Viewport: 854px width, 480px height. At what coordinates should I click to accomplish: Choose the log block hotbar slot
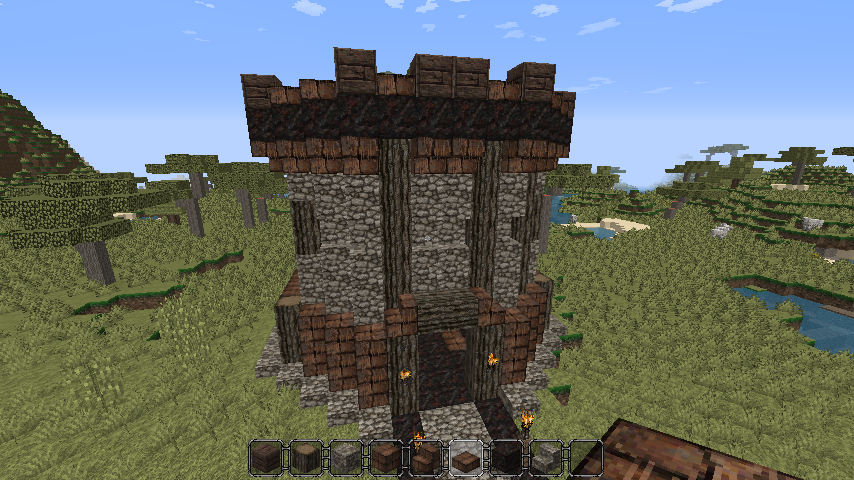[x=305, y=458]
